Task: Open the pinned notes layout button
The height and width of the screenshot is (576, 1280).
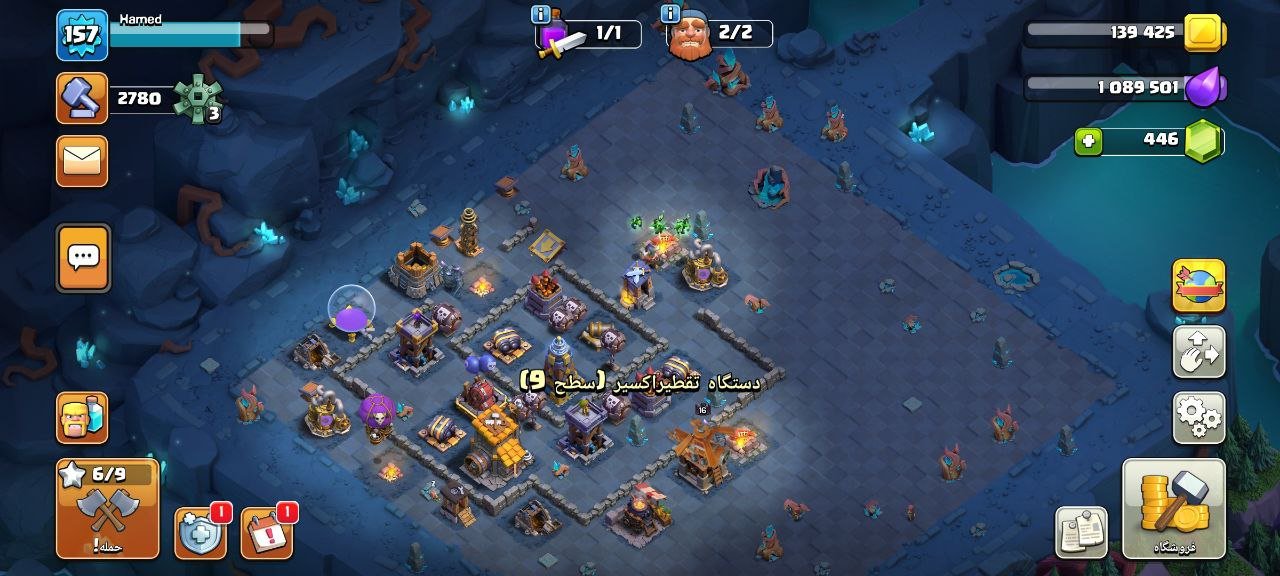Action: pyautogui.click(x=1081, y=532)
